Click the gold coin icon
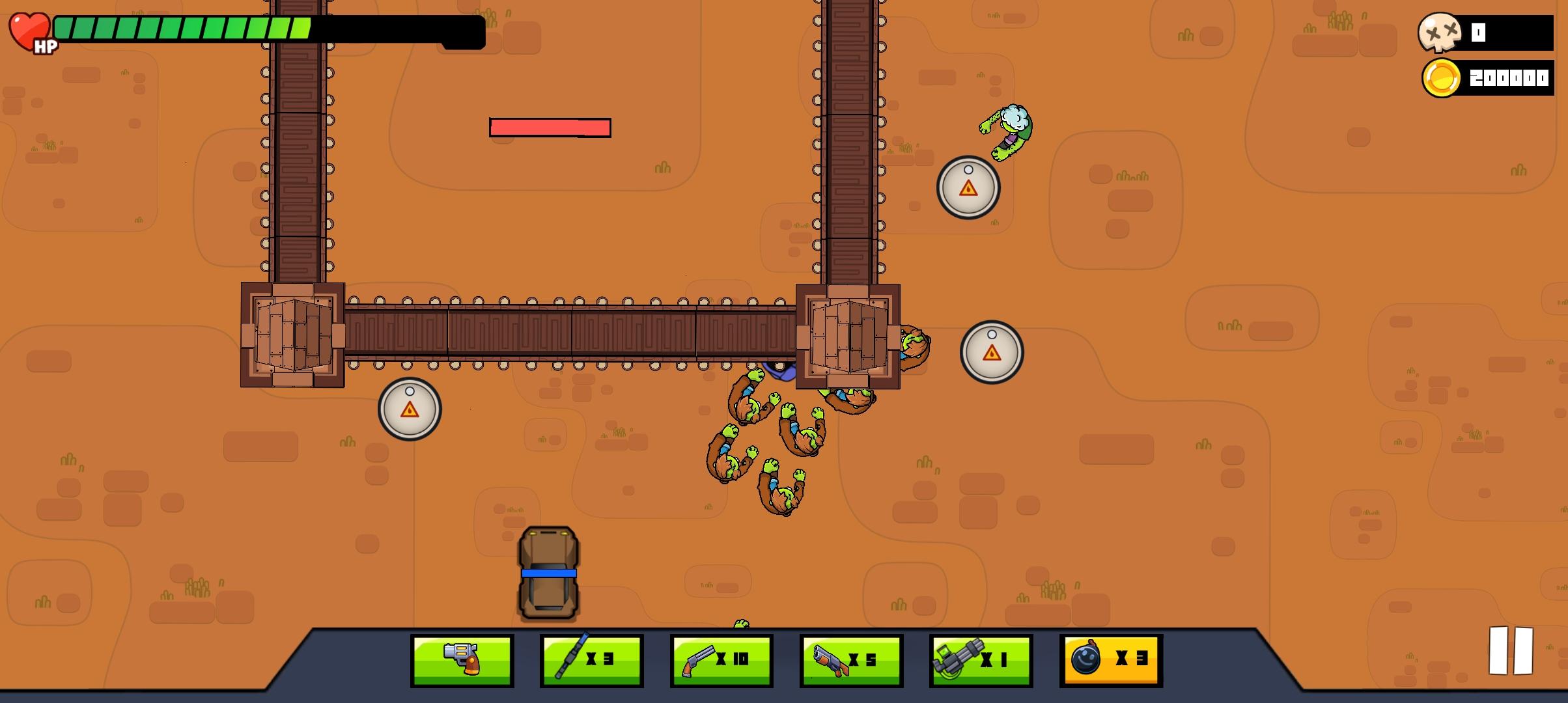The height and width of the screenshot is (703, 1568). [1440, 78]
